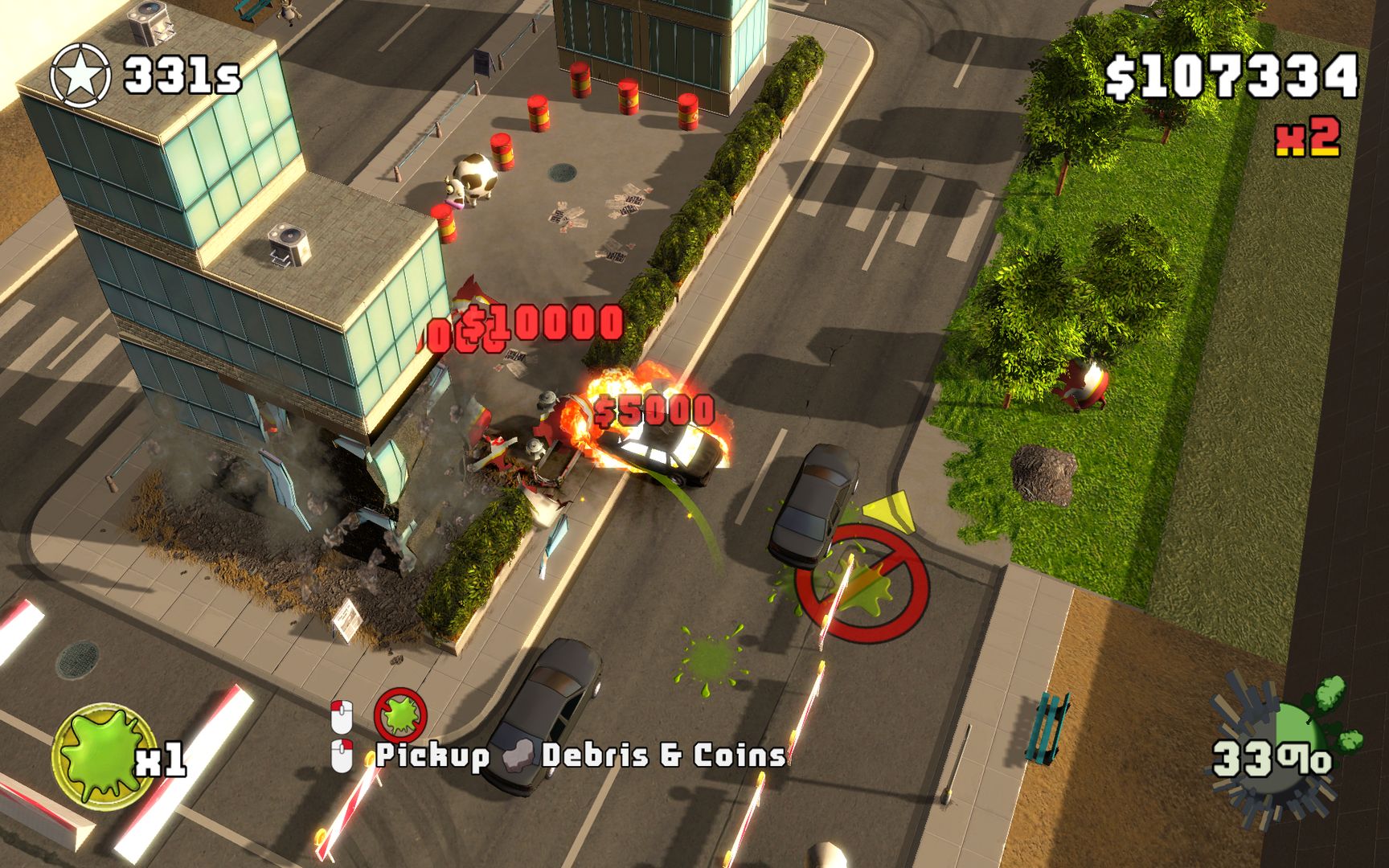Click the burning police car
The width and height of the screenshot is (1389, 868).
659,454
